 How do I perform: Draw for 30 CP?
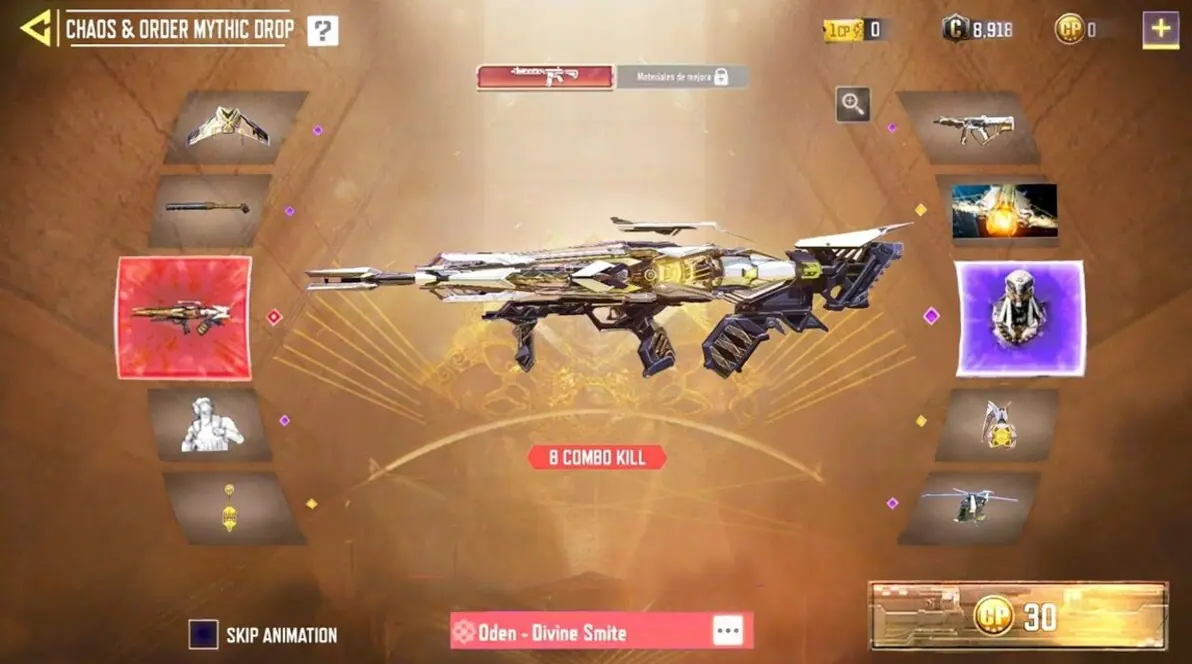(1017, 616)
